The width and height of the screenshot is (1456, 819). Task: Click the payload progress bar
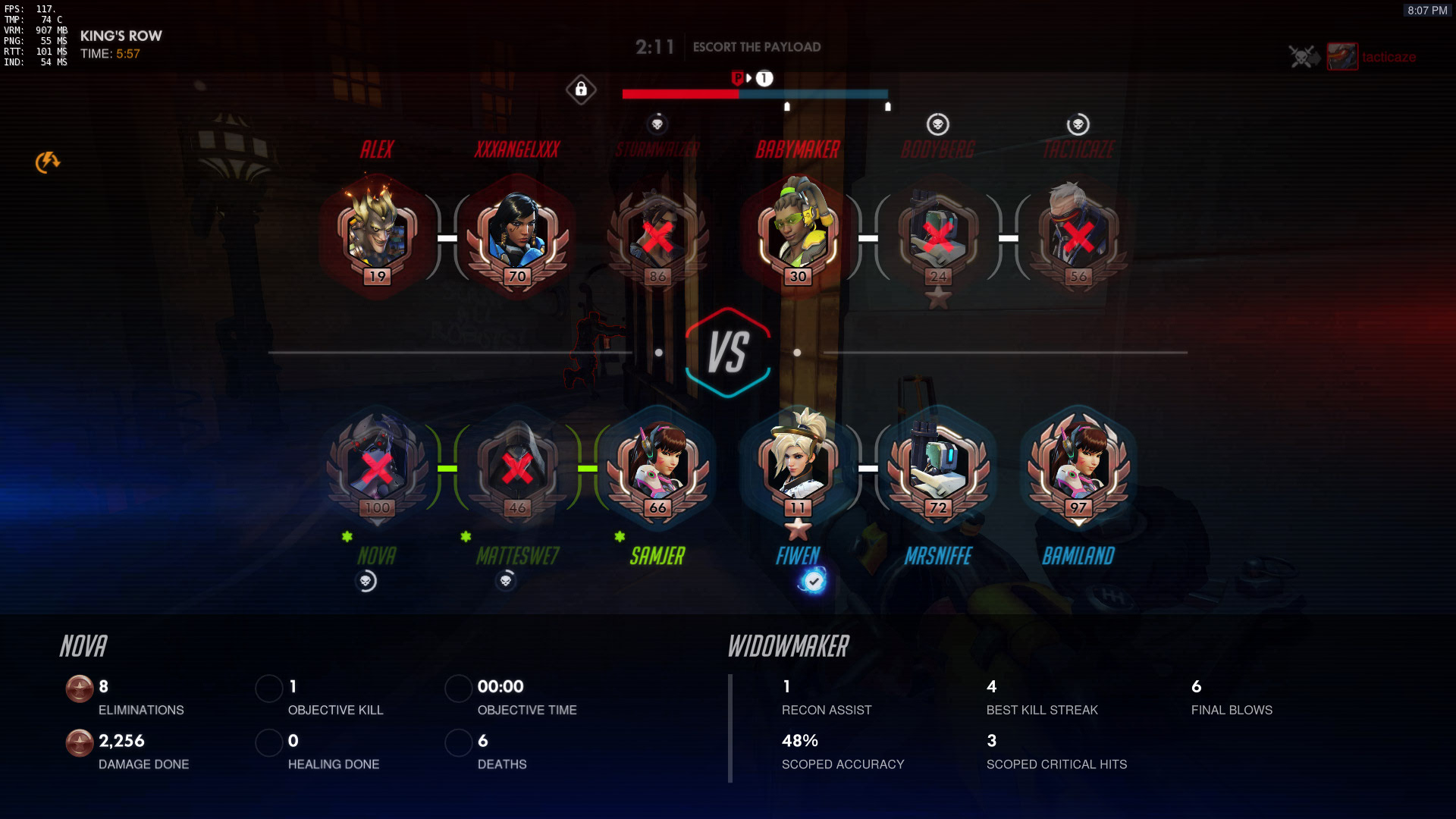(755, 95)
